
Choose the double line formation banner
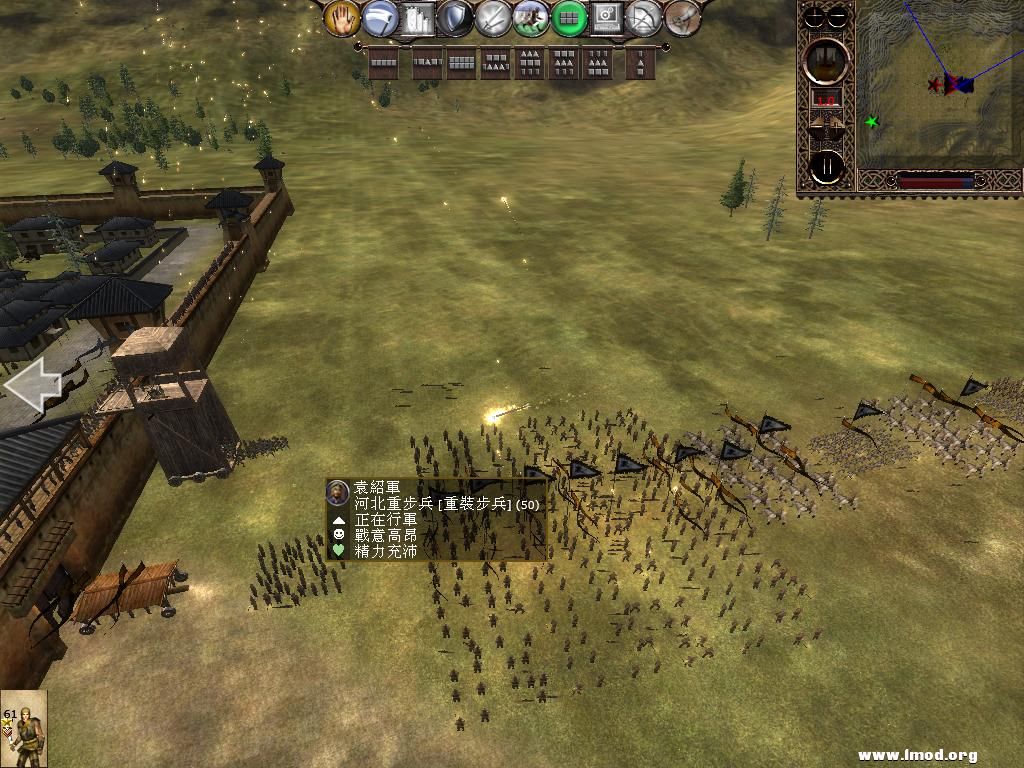[x=461, y=63]
